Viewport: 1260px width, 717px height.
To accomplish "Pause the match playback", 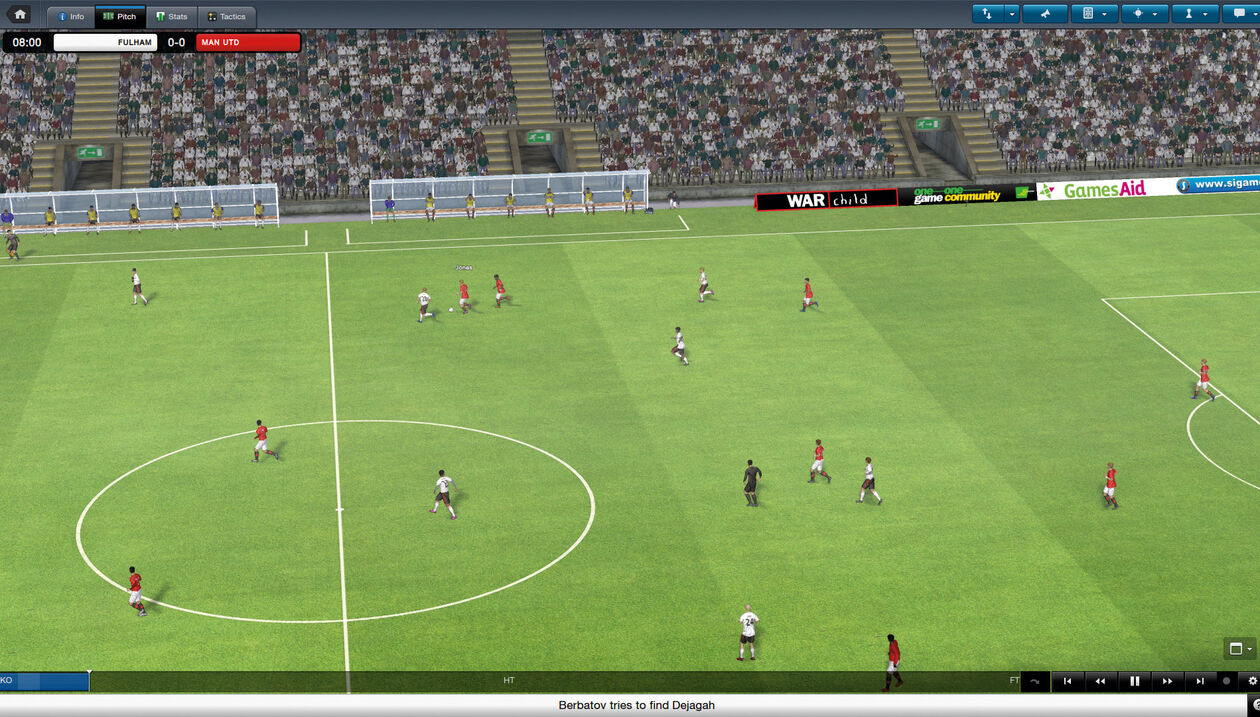I will (1135, 681).
